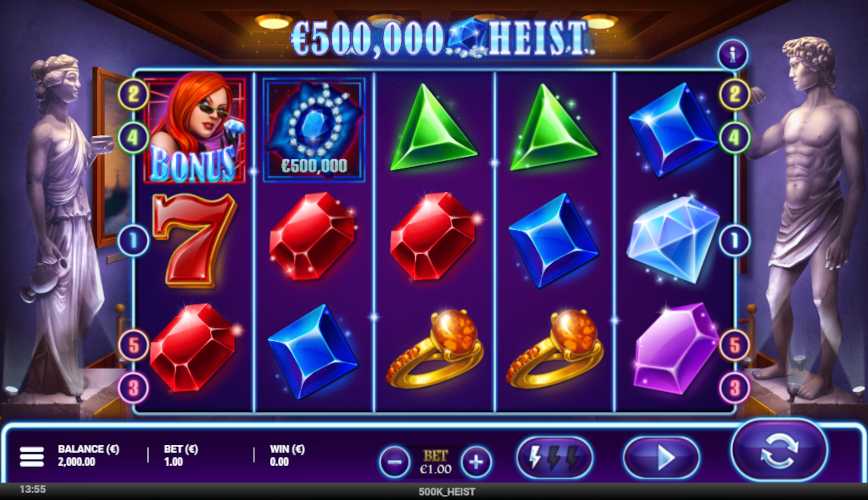Activate the turbo lightning bolts button
This screenshot has height=500, width=868.
coord(554,458)
